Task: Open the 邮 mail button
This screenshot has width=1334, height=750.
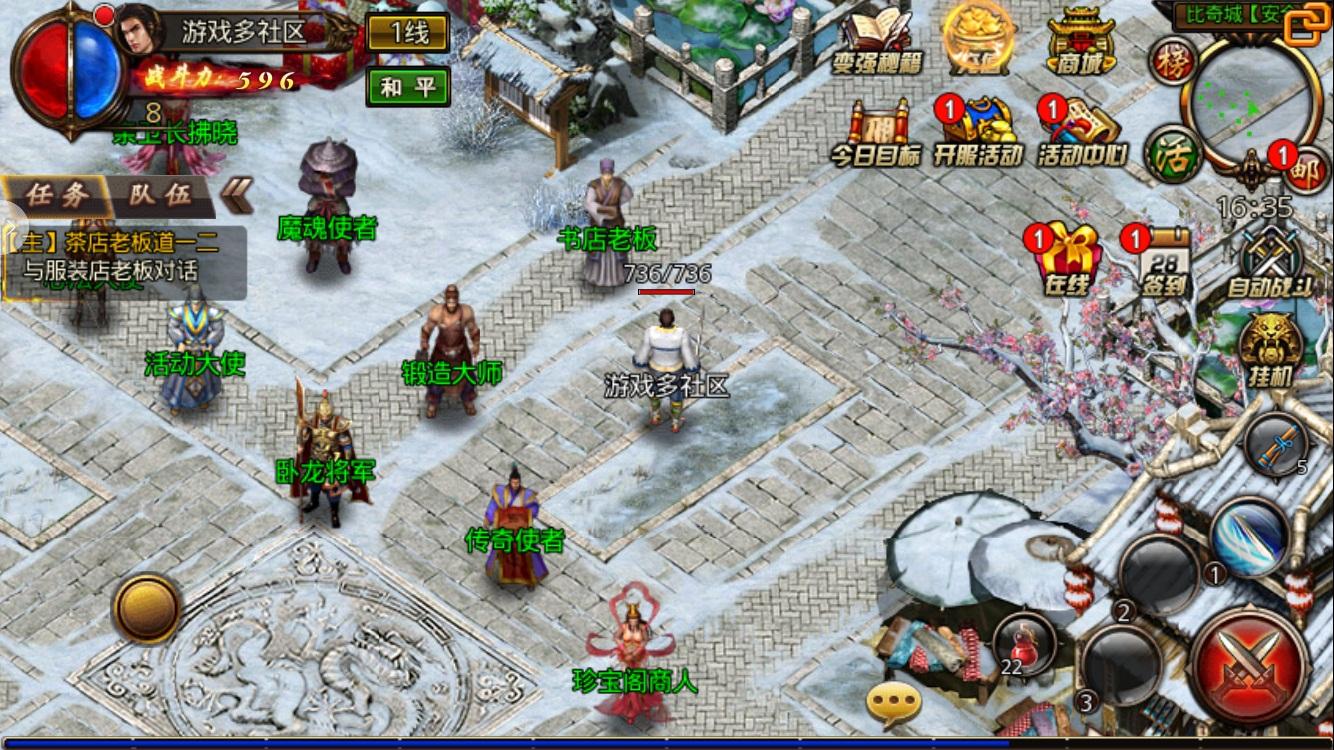Action: tap(1305, 170)
